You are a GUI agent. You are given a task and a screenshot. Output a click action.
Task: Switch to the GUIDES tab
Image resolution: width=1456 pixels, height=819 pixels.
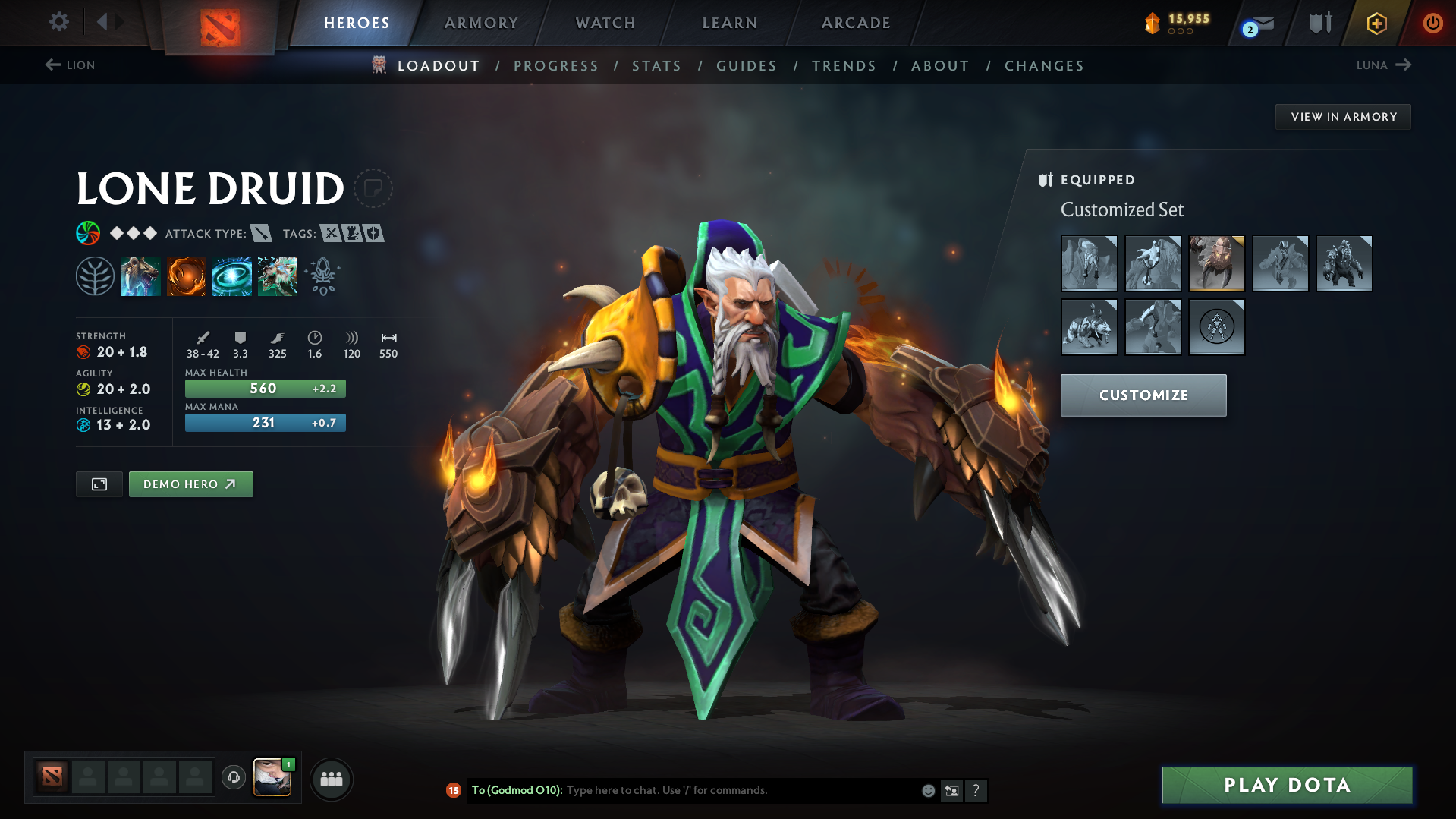coord(746,66)
